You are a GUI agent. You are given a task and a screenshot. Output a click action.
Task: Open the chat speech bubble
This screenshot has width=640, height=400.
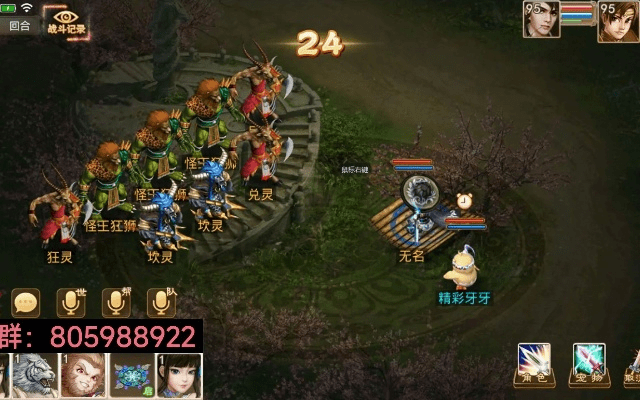pyautogui.click(x=26, y=302)
